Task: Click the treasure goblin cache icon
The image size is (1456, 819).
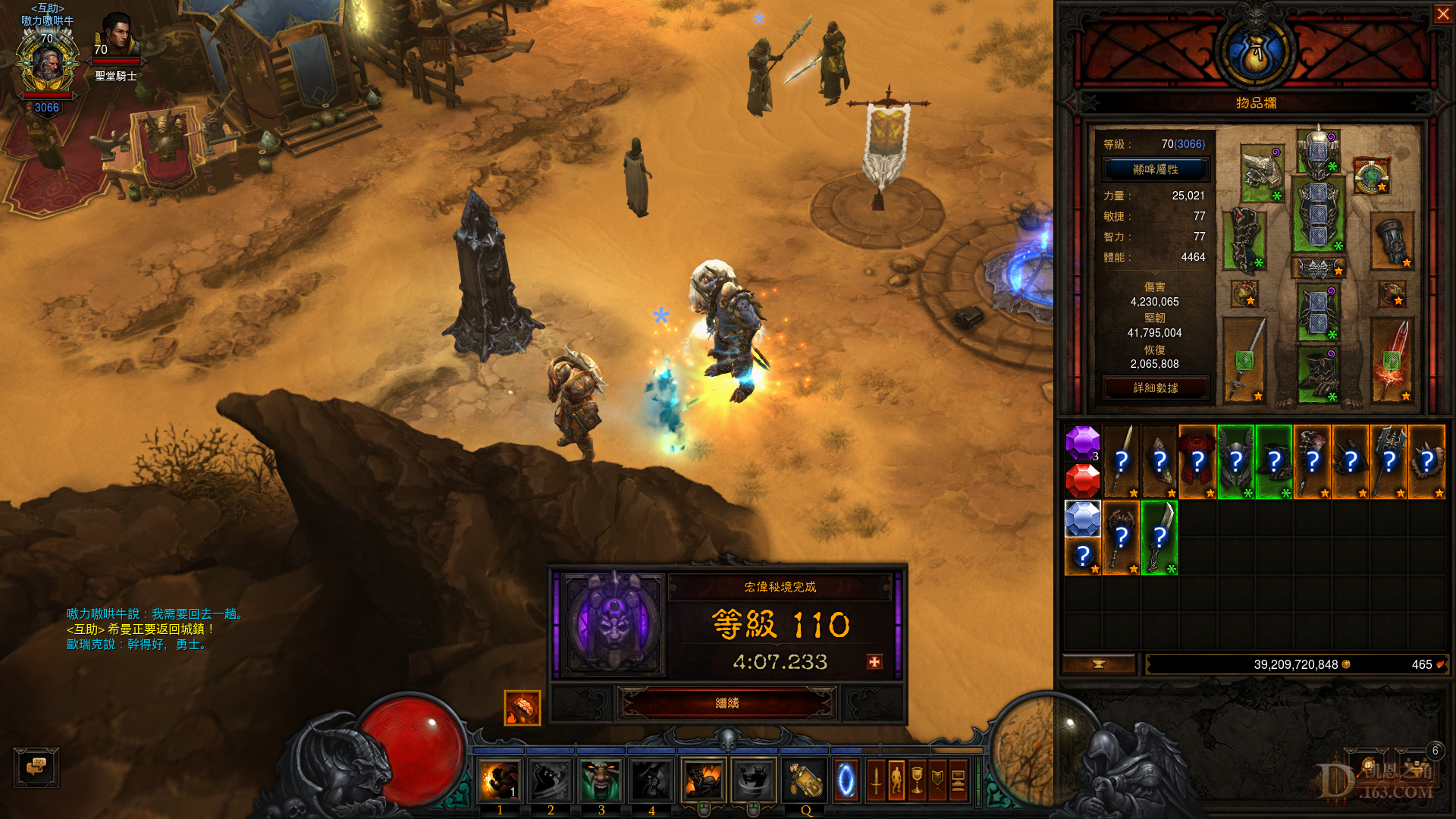Action: (522, 705)
